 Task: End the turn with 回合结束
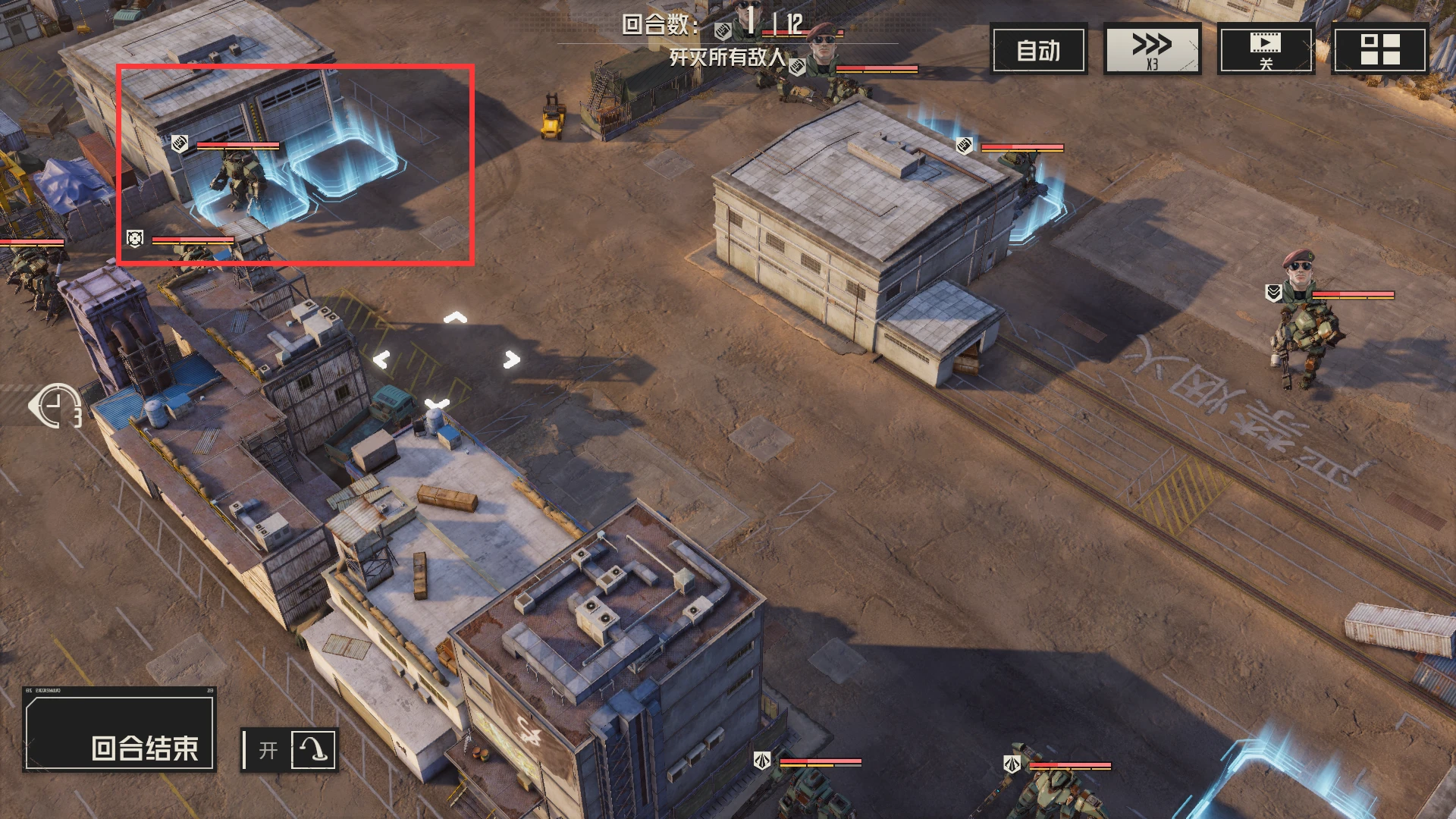point(120,731)
